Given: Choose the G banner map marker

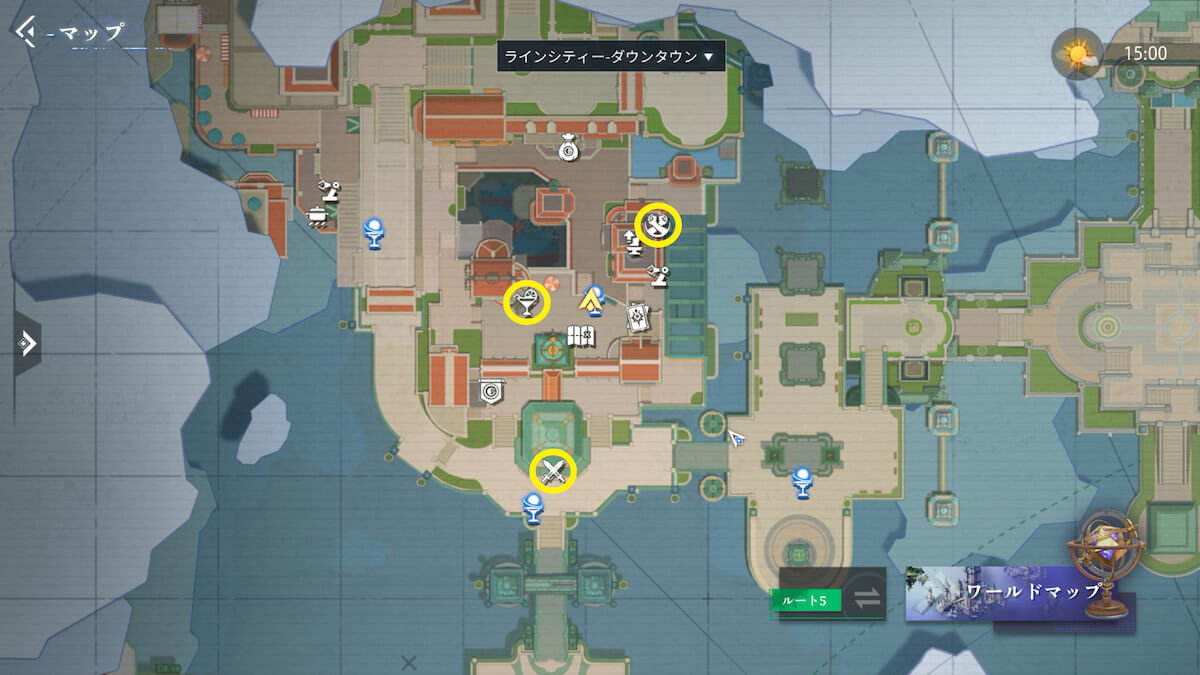Looking at the screenshot, I should (x=491, y=391).
